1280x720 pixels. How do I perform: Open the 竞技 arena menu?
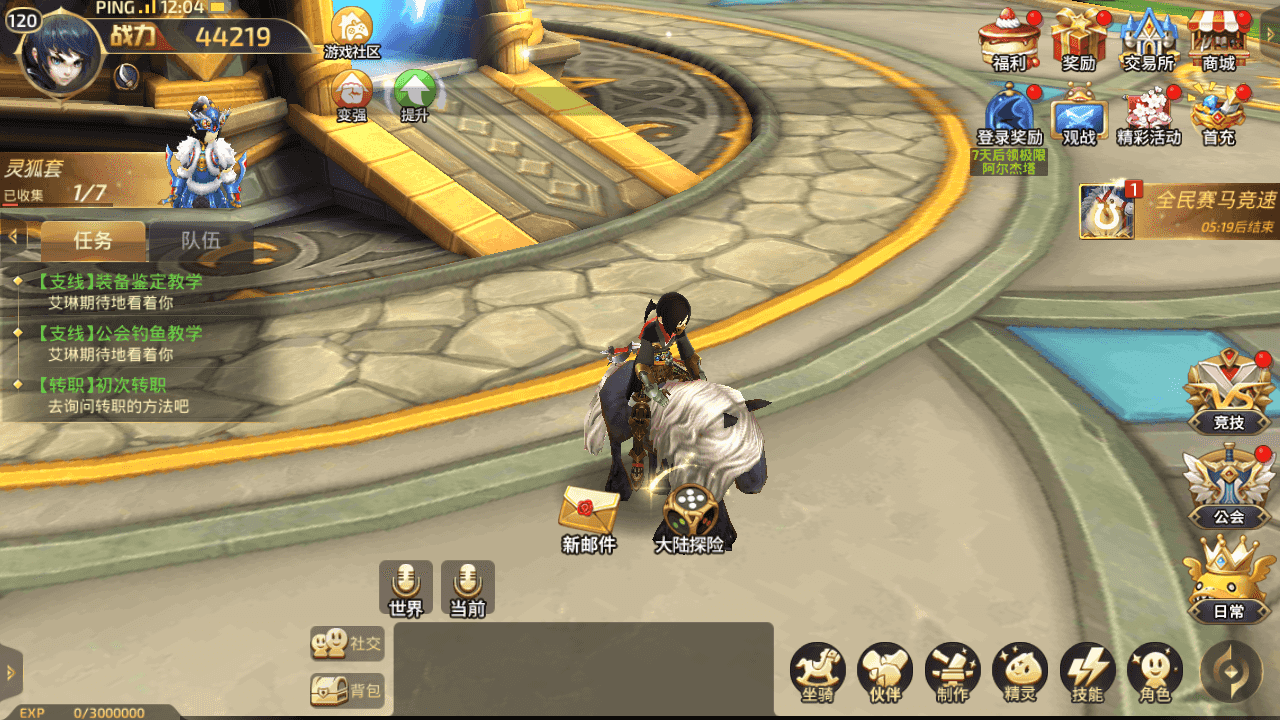coord(1228,394)
